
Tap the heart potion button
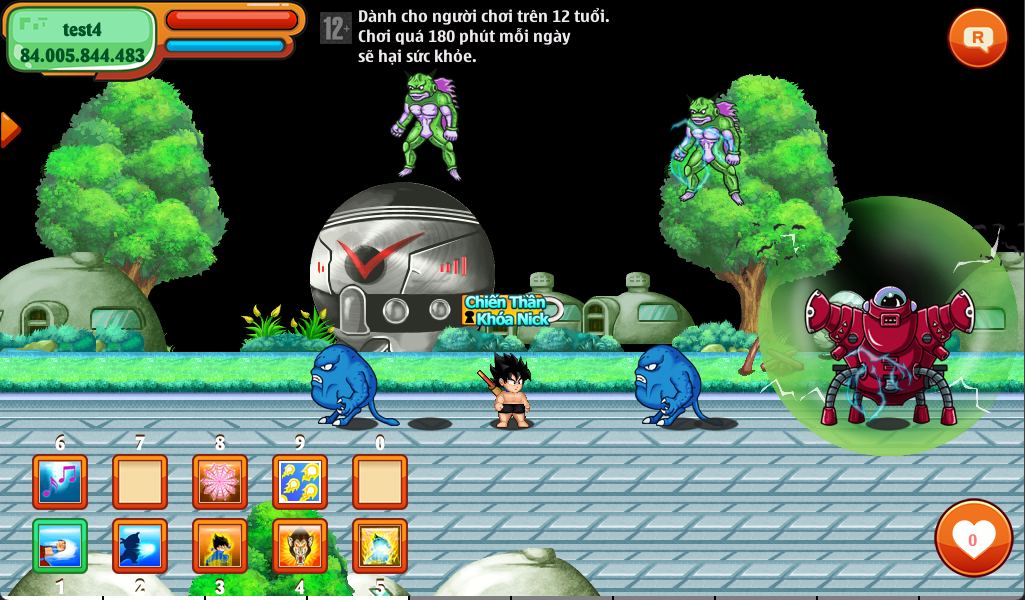click(x=973, y=538)
